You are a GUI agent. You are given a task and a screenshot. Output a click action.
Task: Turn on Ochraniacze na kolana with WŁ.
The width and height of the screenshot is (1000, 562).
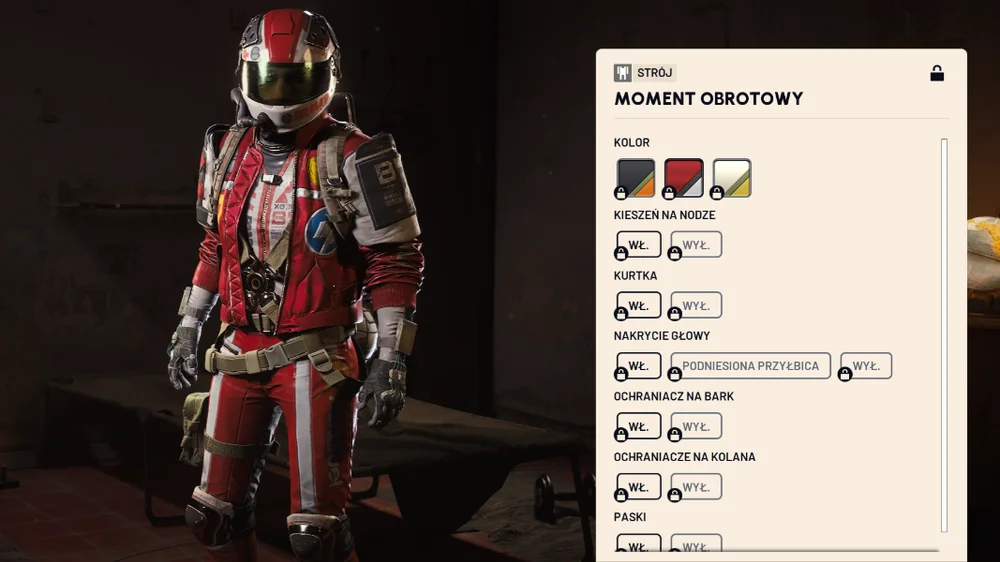639,487
